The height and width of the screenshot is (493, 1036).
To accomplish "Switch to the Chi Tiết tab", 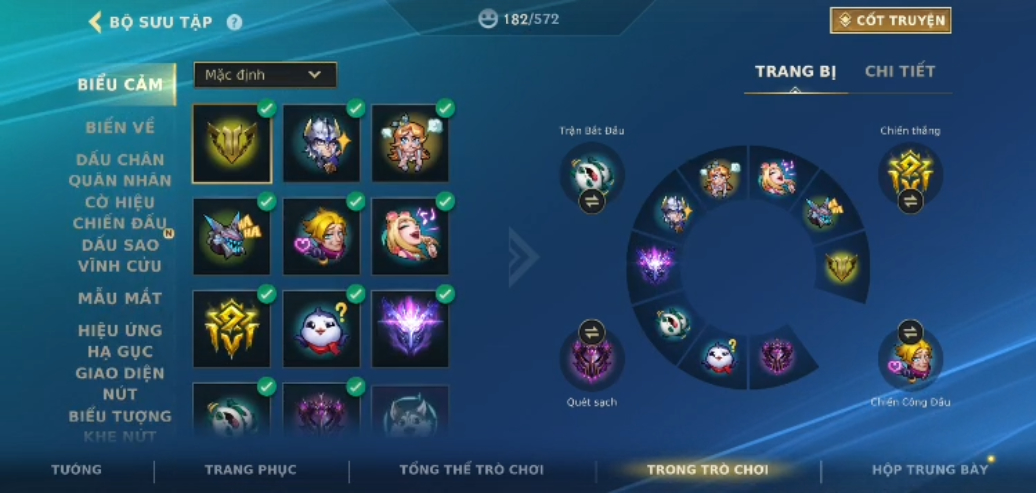I will click(899, 71).
